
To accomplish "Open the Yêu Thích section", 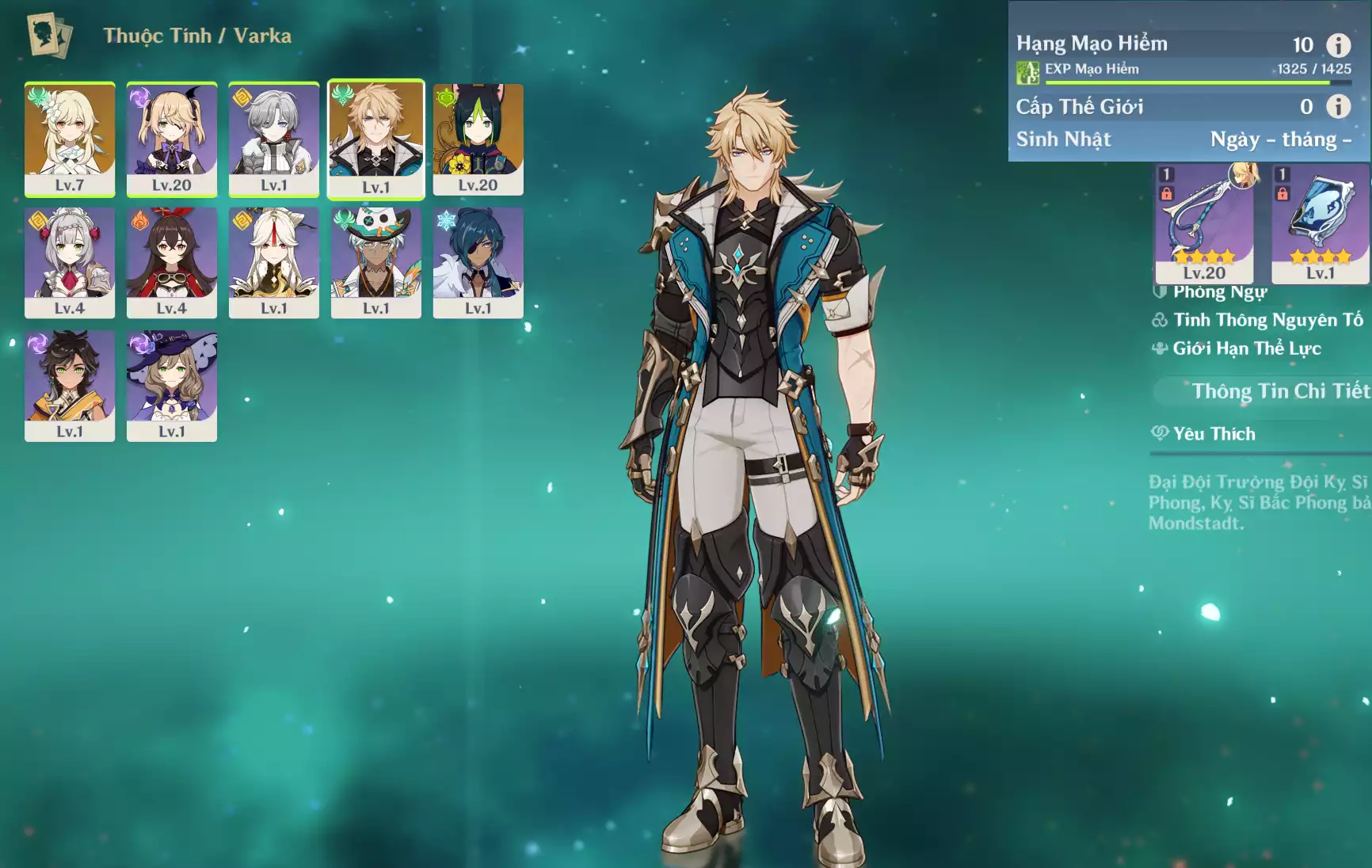I will click(1214, 434).
